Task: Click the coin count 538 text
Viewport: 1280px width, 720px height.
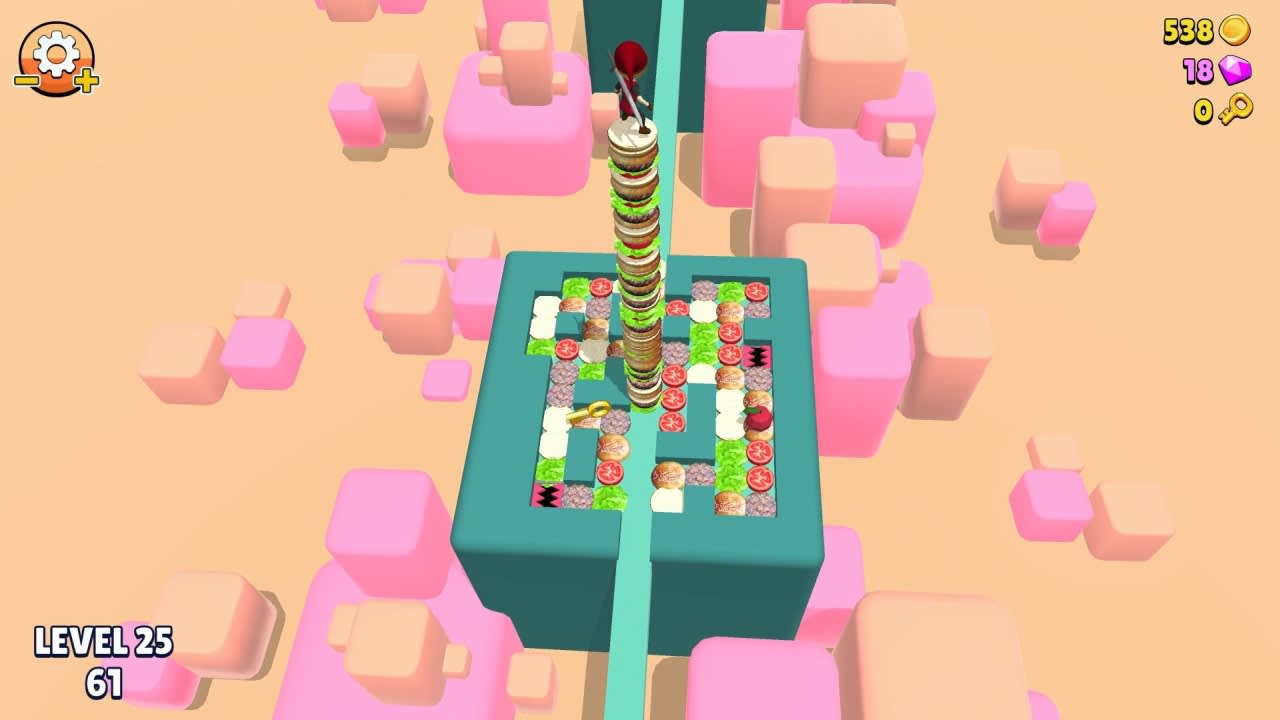Action: pyautogui.click(x=1190, y=30)
